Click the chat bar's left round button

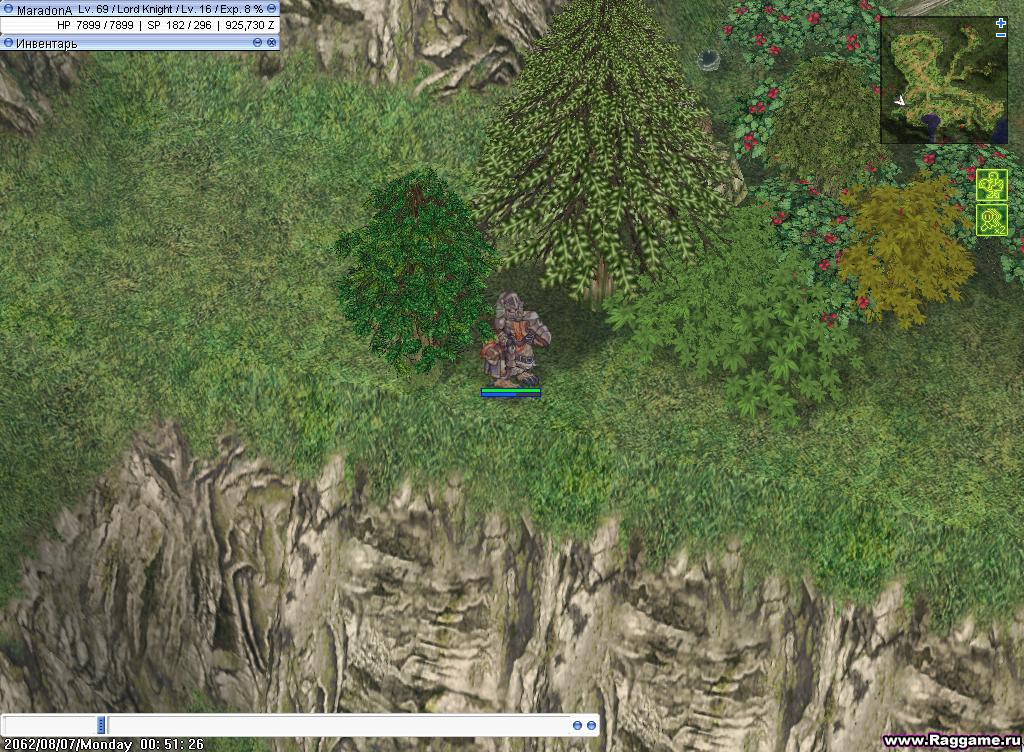click(x=577, y=724)
